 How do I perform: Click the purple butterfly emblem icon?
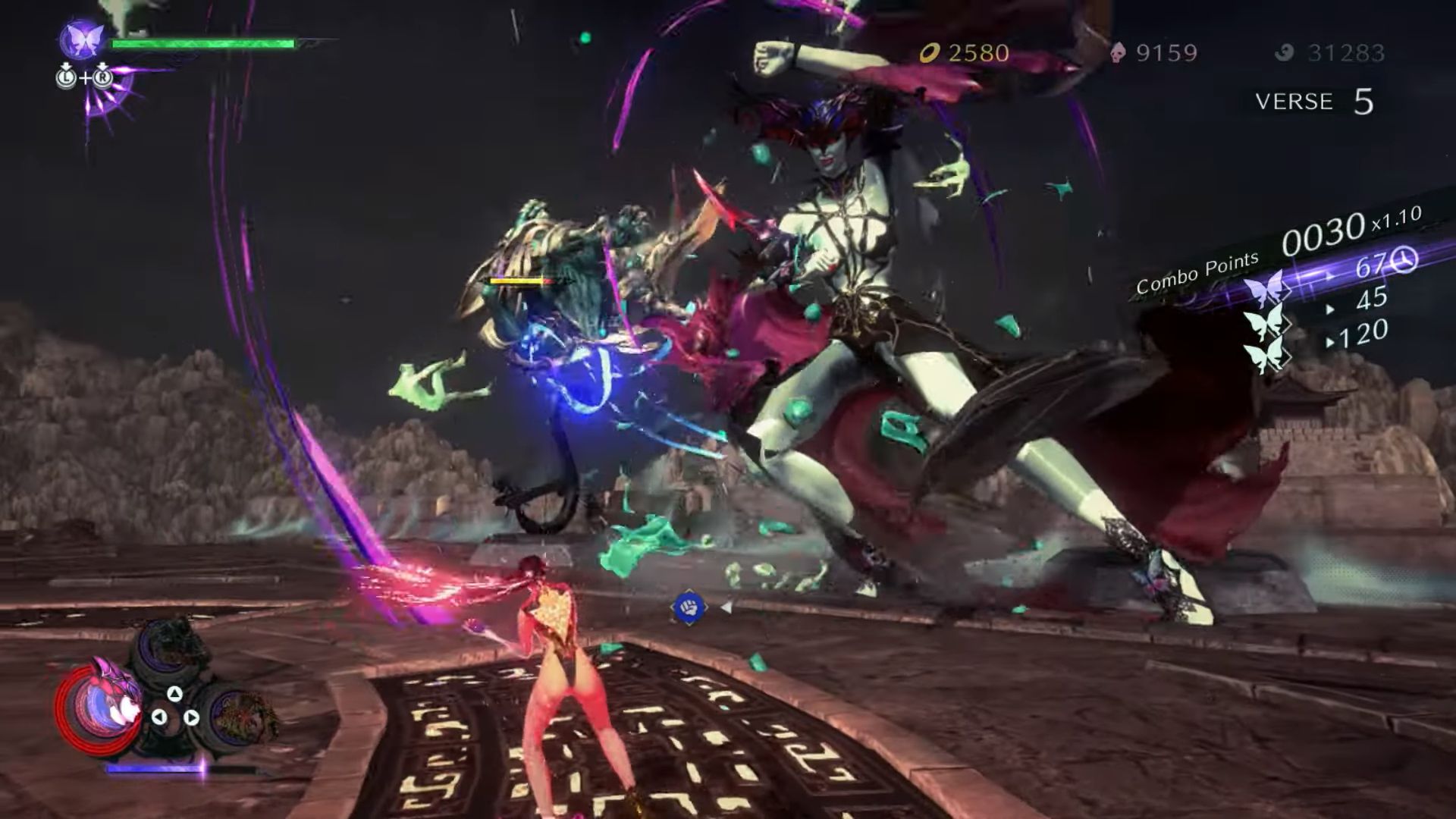(82, 39)
